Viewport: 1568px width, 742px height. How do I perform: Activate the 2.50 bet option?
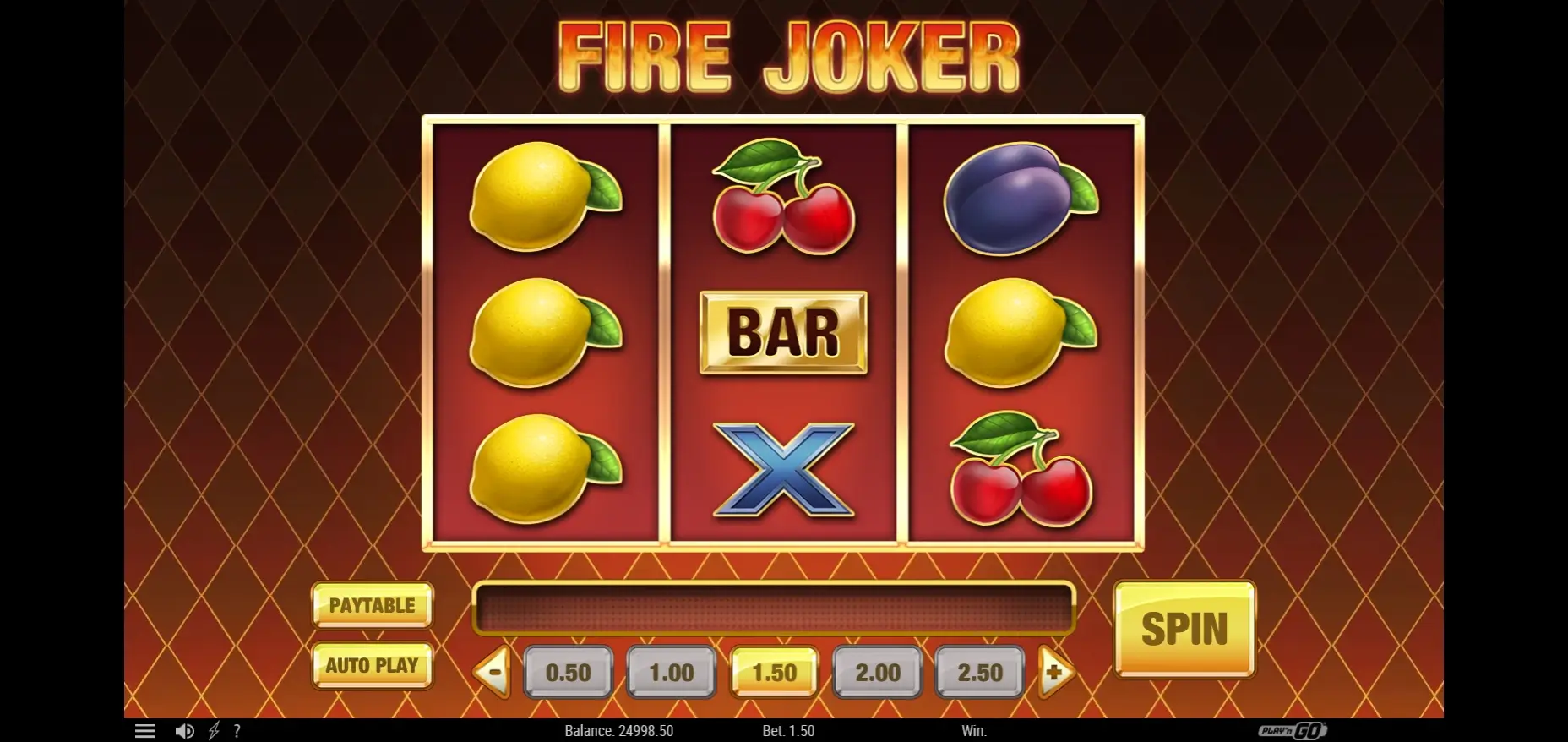[x=980, y=672]
